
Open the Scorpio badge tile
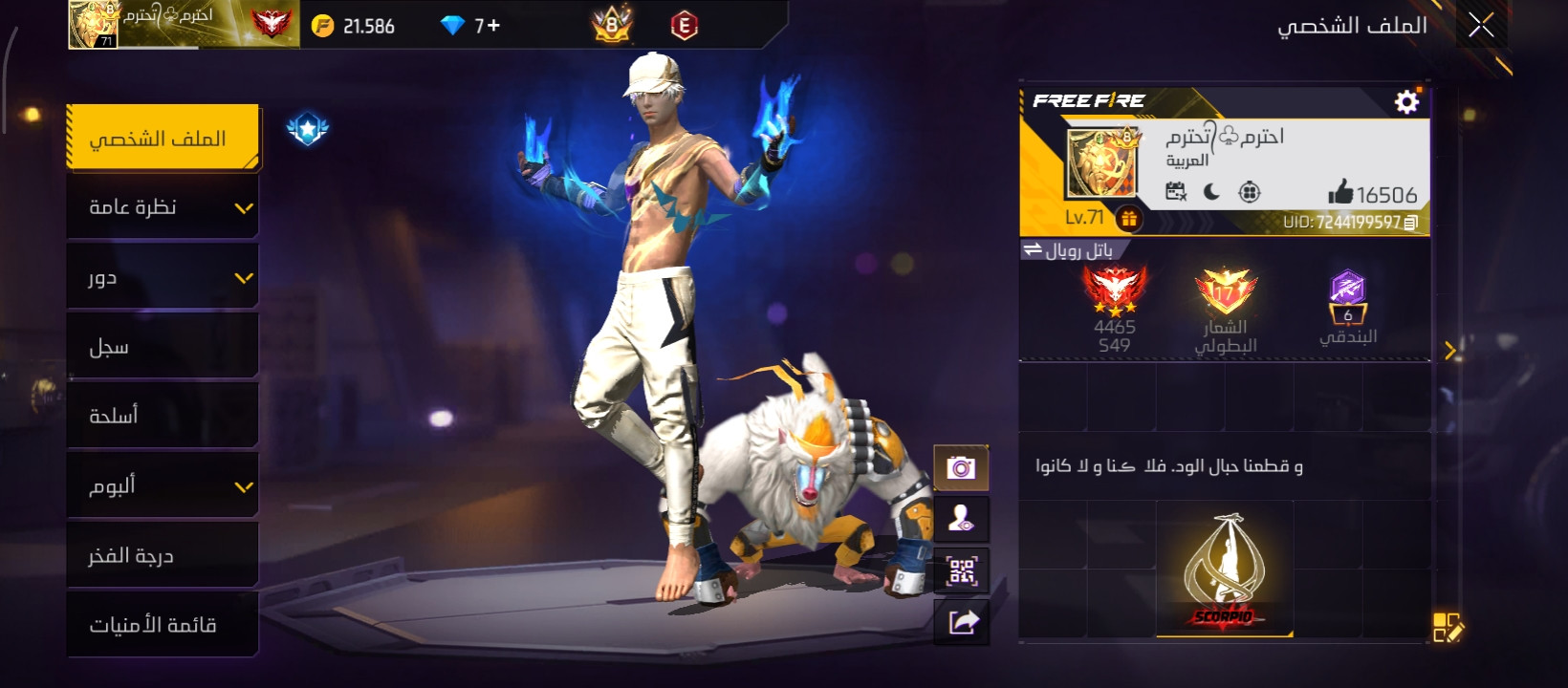1224,570
